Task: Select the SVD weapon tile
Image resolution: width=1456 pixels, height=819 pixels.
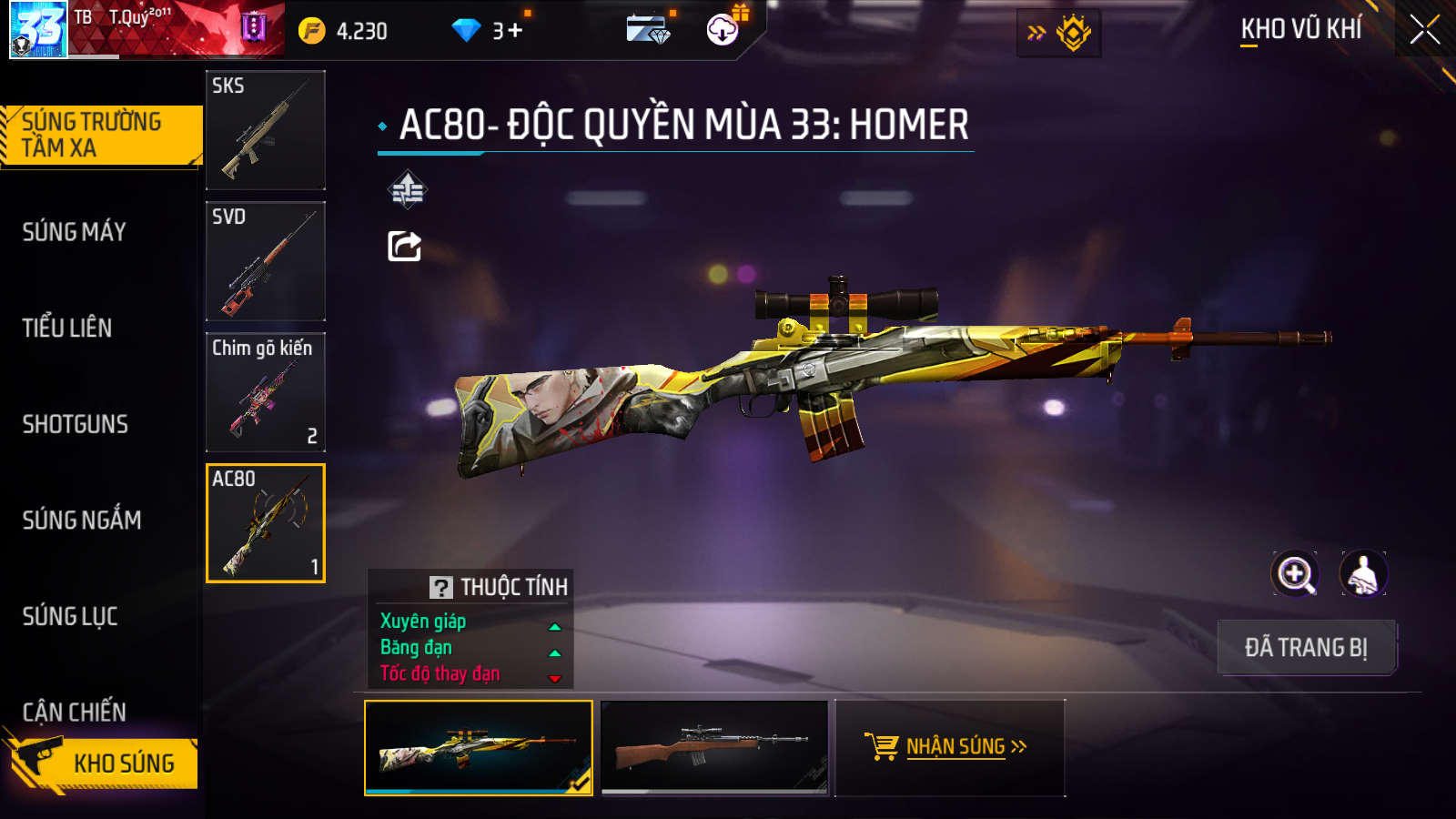Action: [266, 261]
